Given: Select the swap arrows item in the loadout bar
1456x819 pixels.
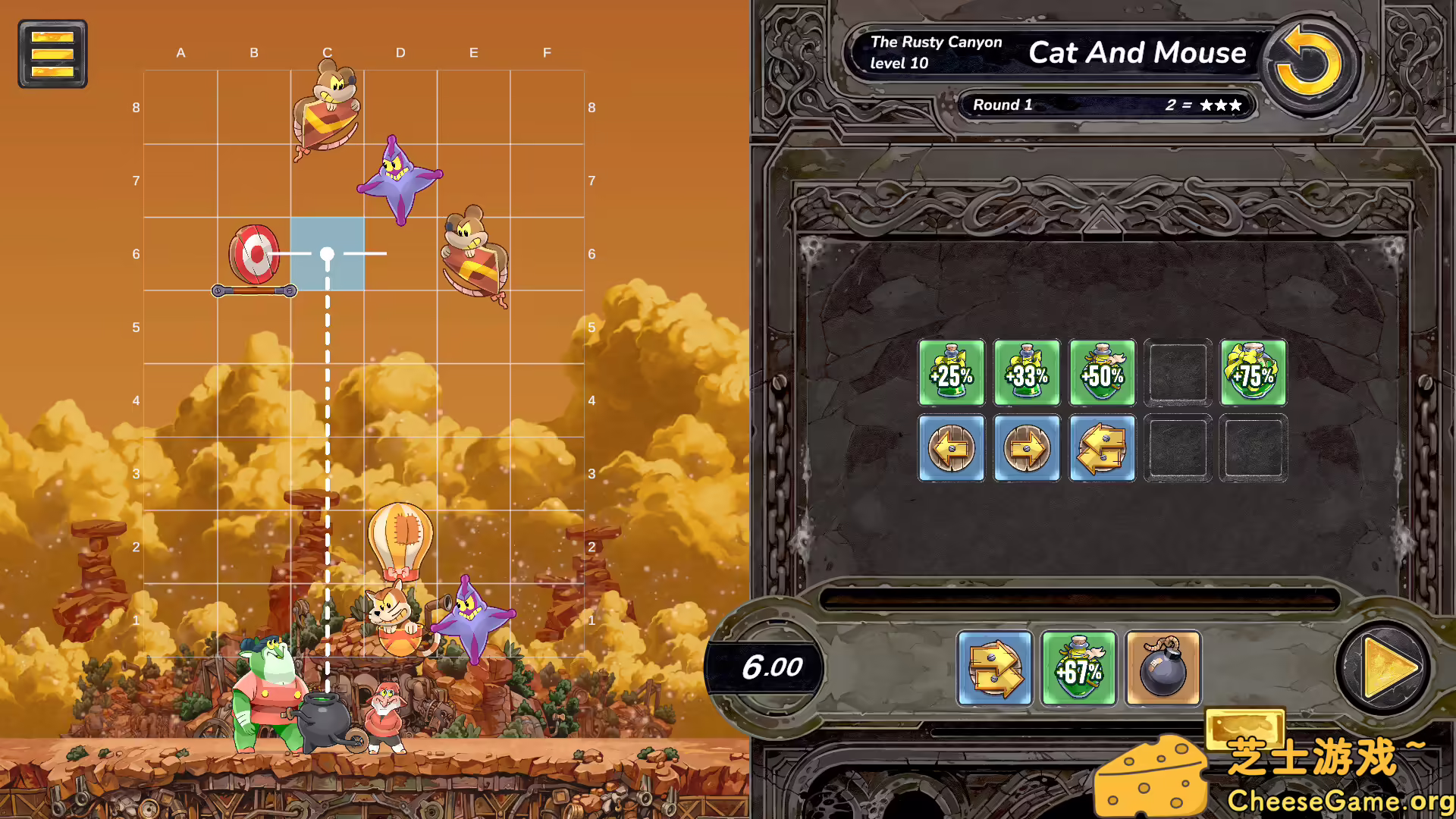Looking at the screenshot, I should pos(994,669).
